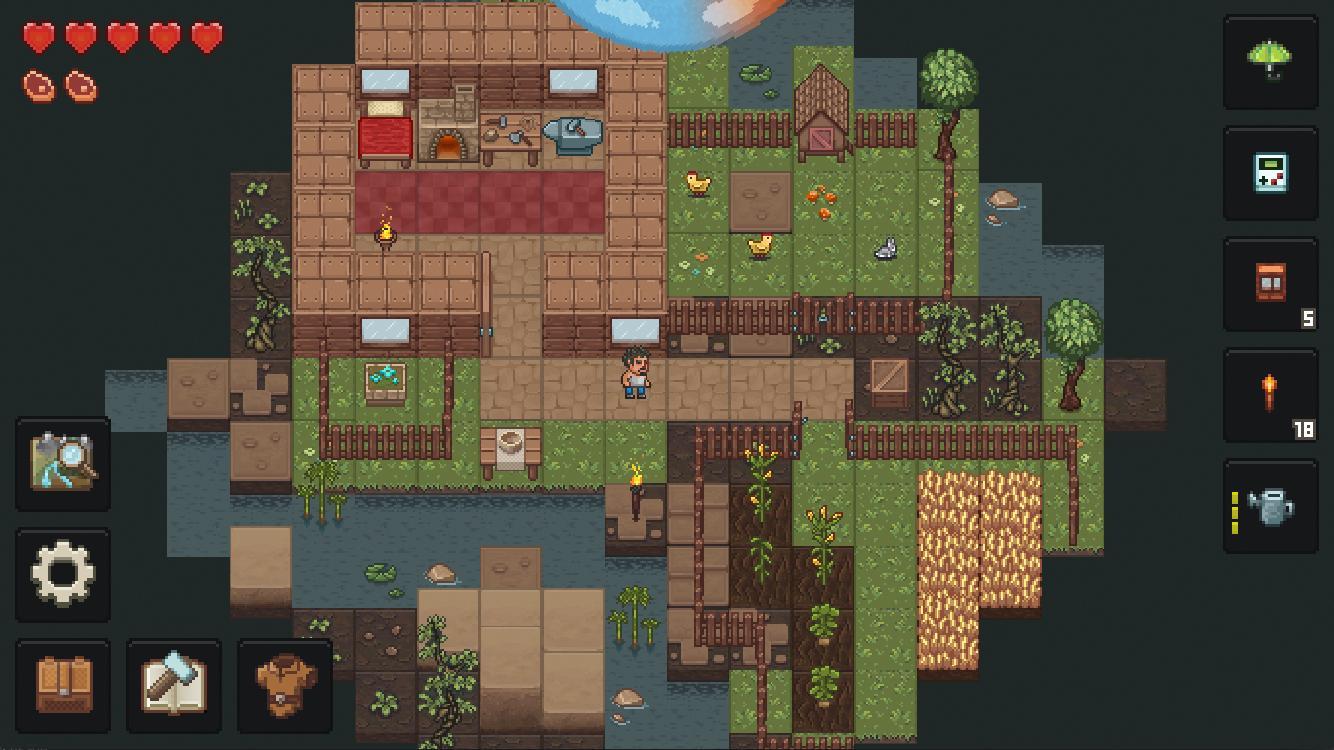
Task: Open the backpack inventory
Action: point(62,688)
